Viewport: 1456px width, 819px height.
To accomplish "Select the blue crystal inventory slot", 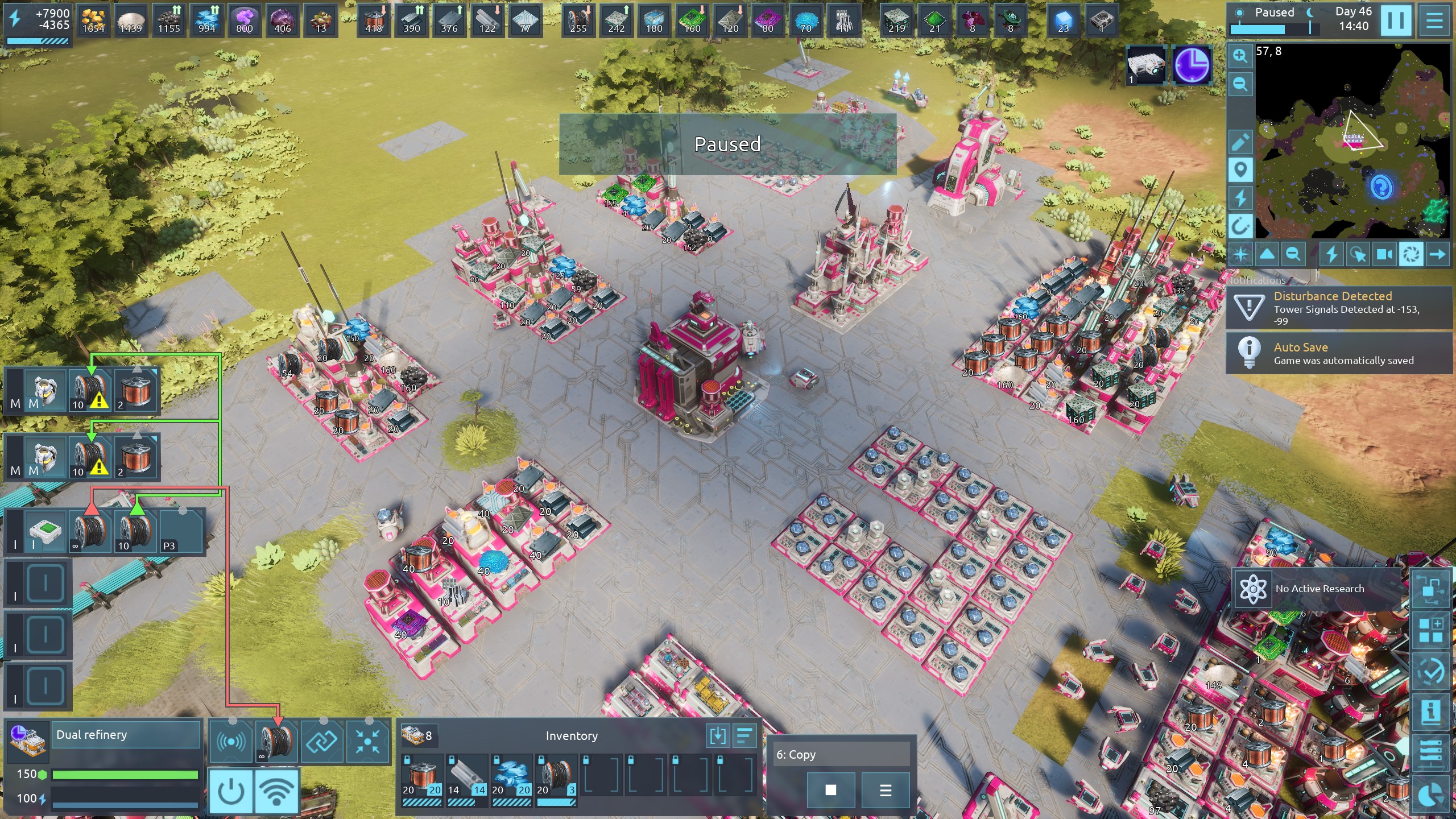I will (x=511, y=777).
